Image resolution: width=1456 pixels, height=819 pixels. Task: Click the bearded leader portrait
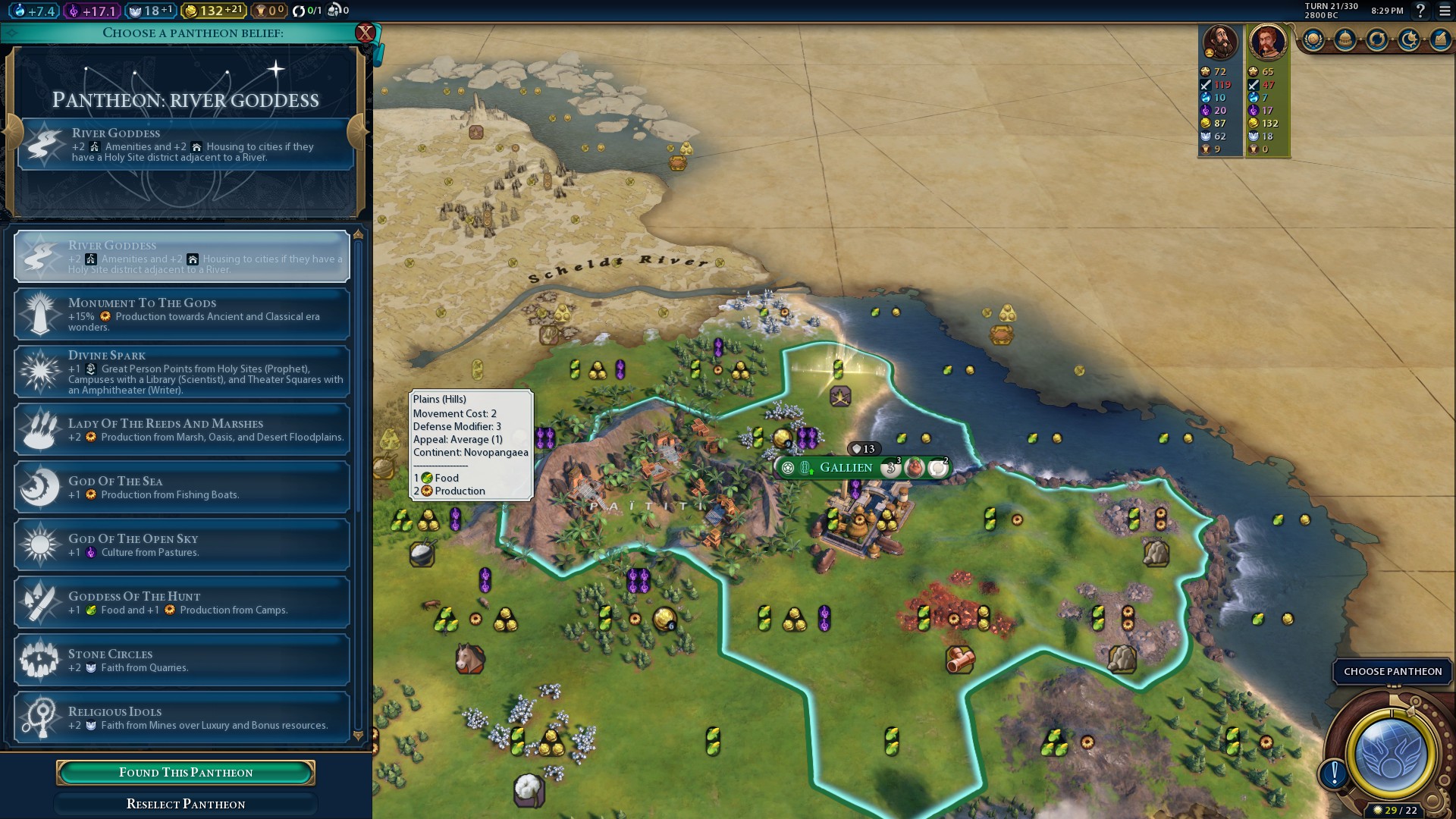click(1220, 42)
